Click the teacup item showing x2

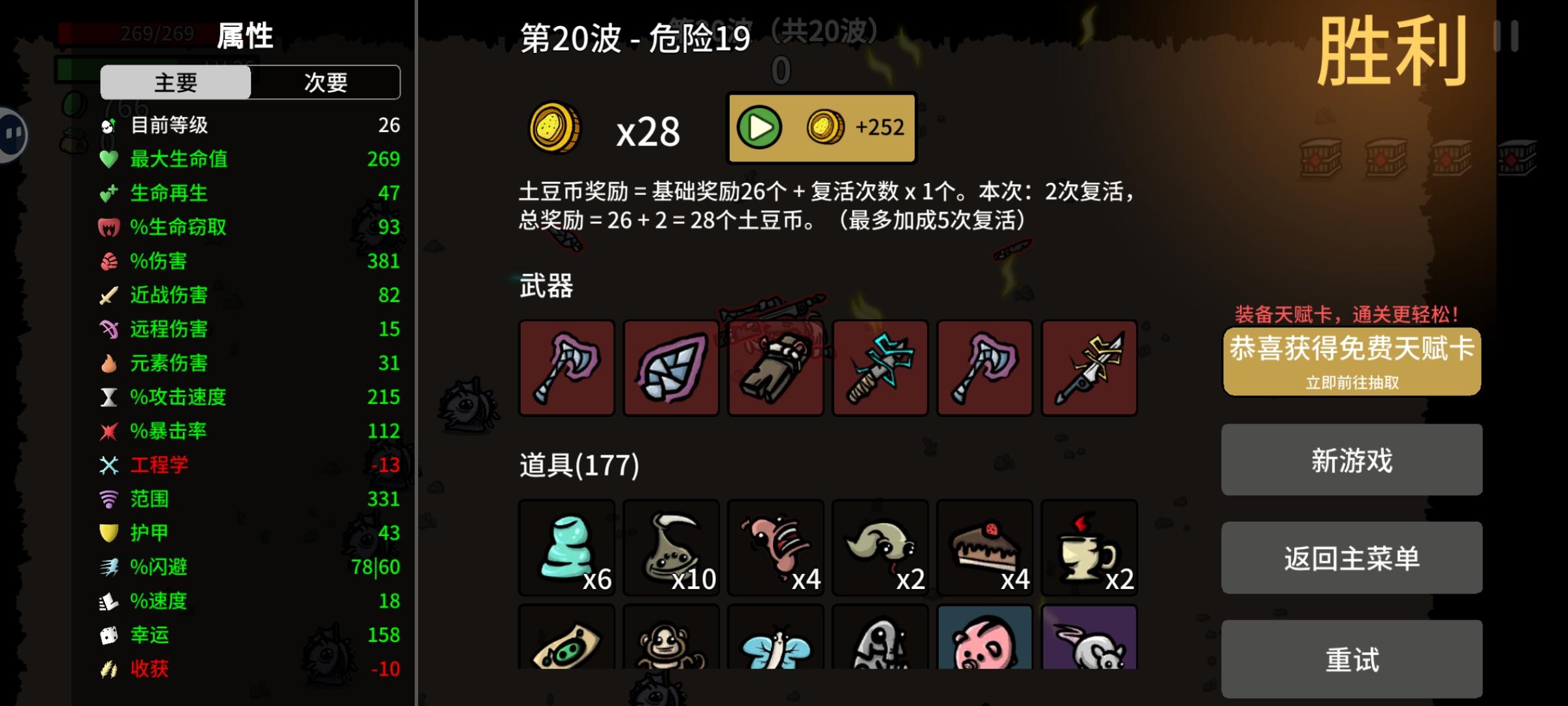click(x=1090, y=548)
